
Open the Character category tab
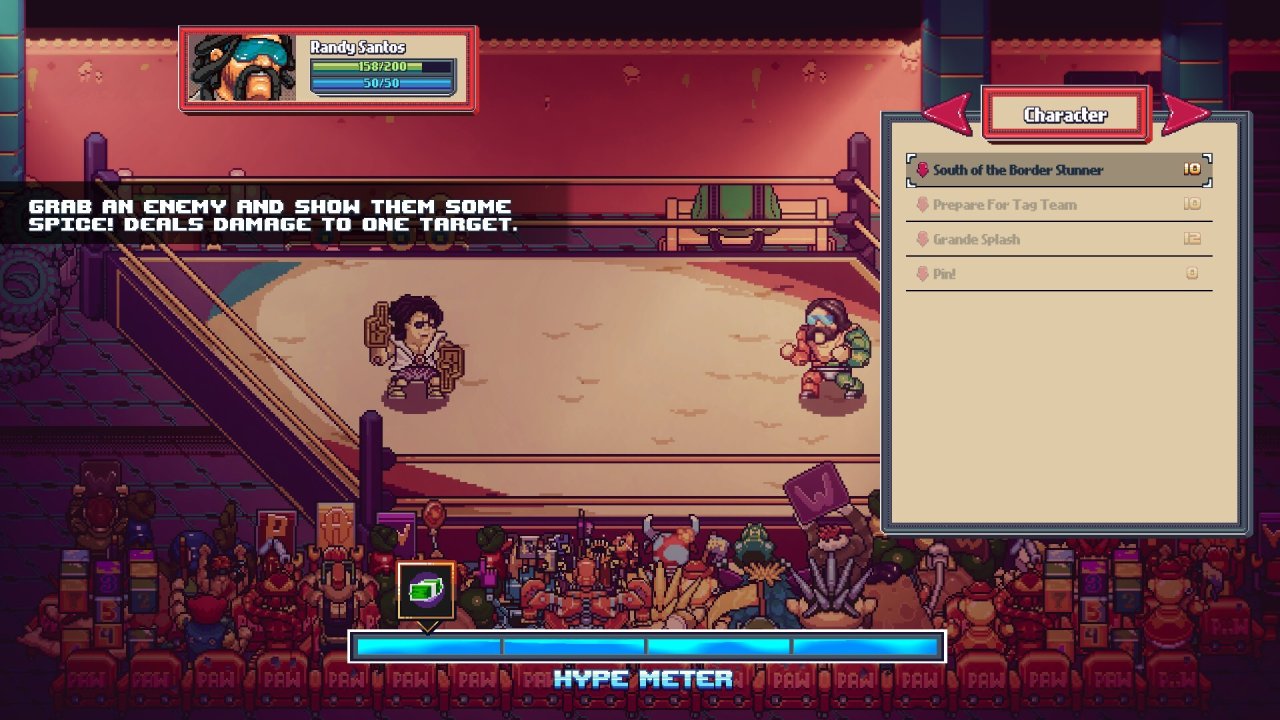tap(1065, 115)
